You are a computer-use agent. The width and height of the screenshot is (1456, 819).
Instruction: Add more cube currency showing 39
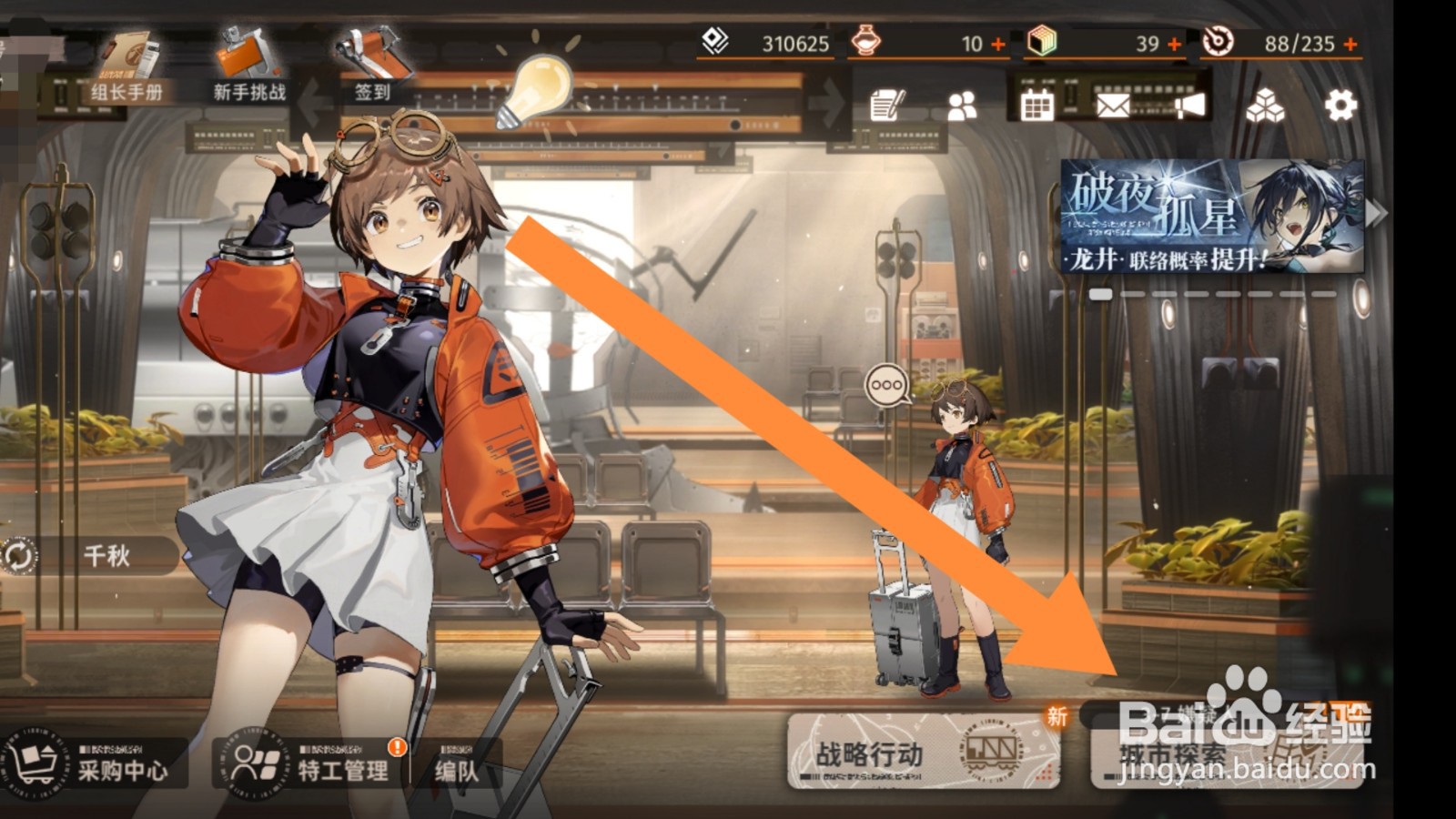(1174, 44)
